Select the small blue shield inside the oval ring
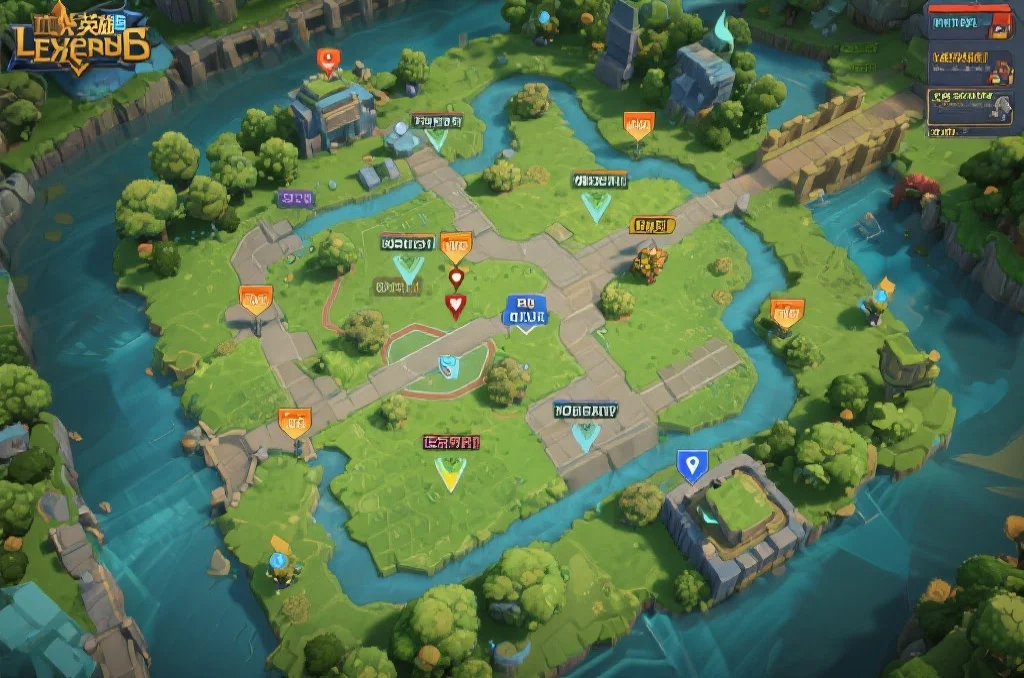The image size is (1024, 678). tap(448, 366)
